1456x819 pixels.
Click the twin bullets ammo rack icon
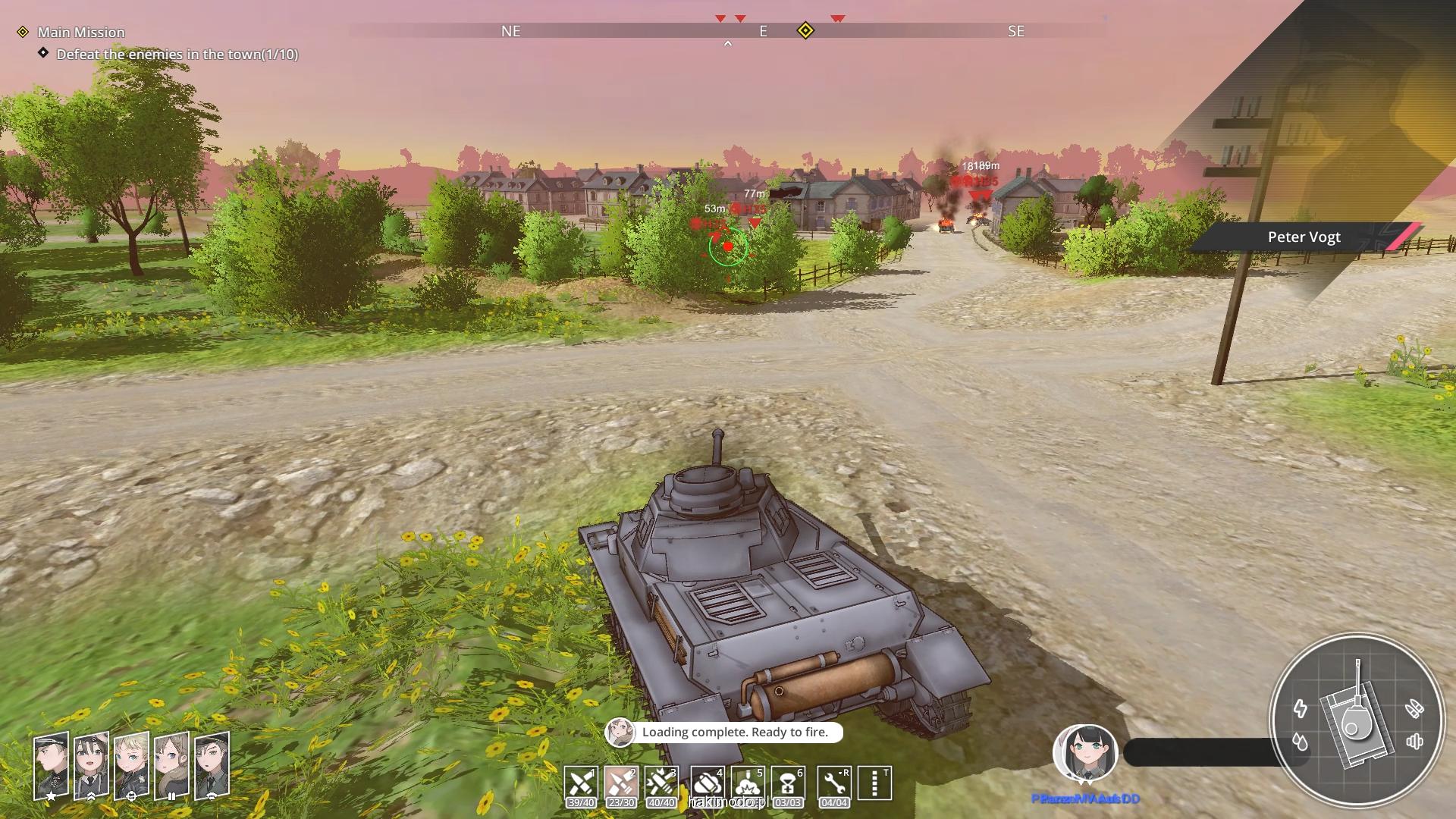1414,709
